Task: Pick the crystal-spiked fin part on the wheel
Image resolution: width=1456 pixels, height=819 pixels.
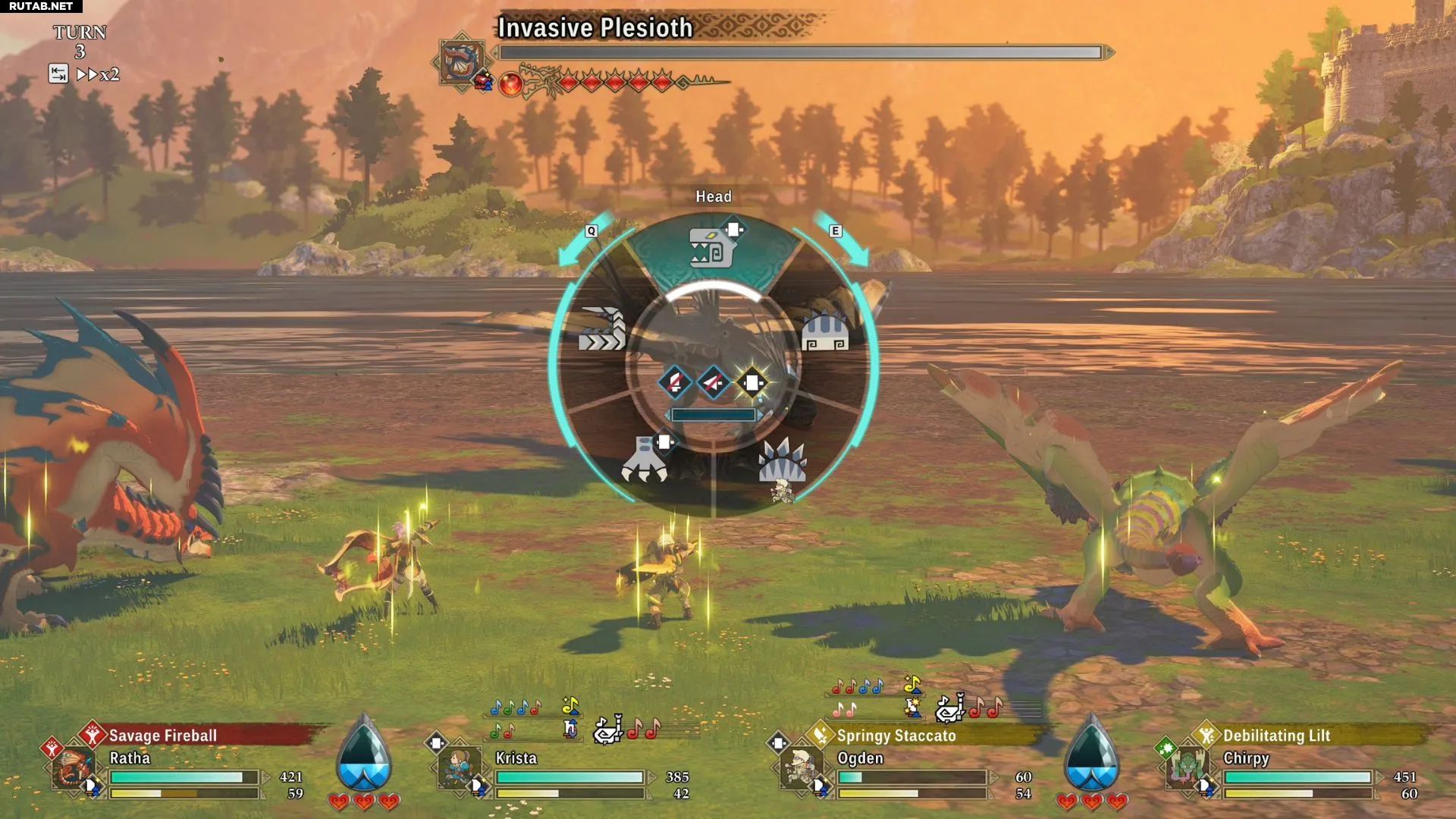Action: (782, 461)
